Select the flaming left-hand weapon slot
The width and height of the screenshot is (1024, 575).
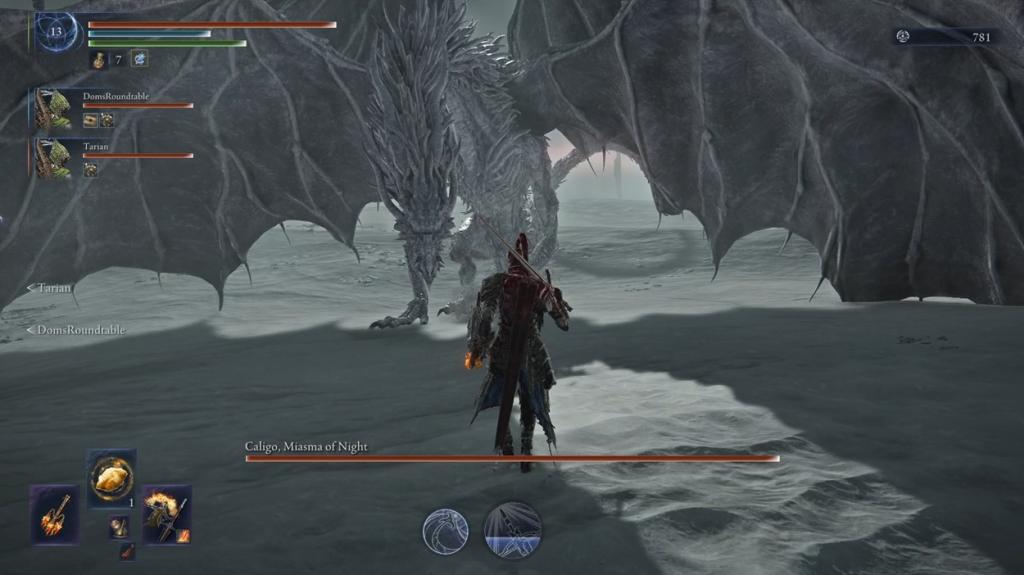[54, 514]
